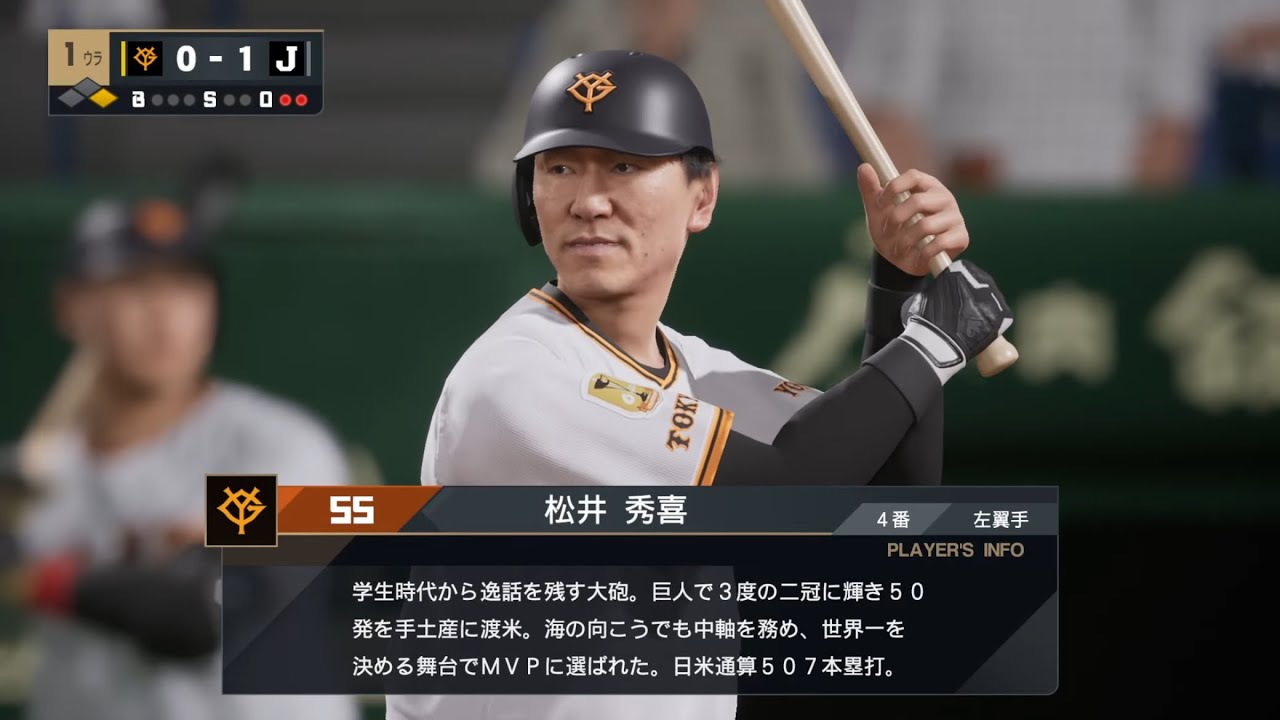Toggle the second red out lamp
1280x720 pixels.
click(301, 100)
